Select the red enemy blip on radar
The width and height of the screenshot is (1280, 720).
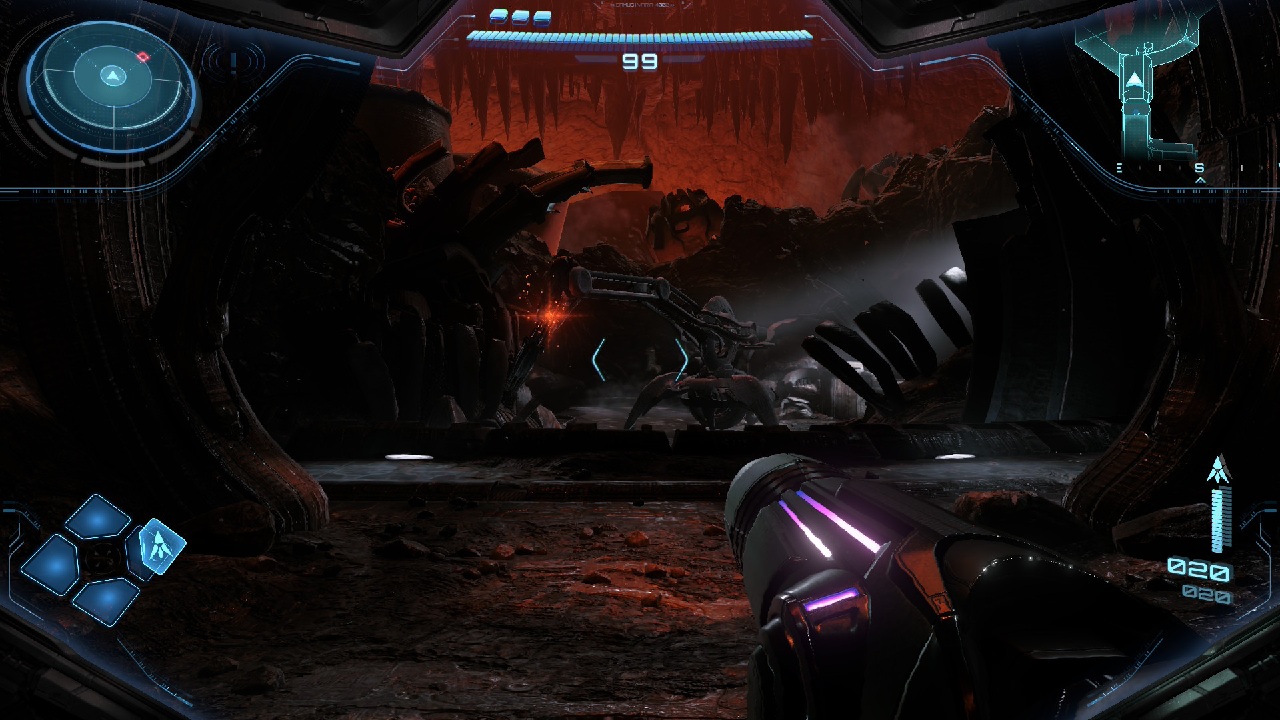[142, 57]
